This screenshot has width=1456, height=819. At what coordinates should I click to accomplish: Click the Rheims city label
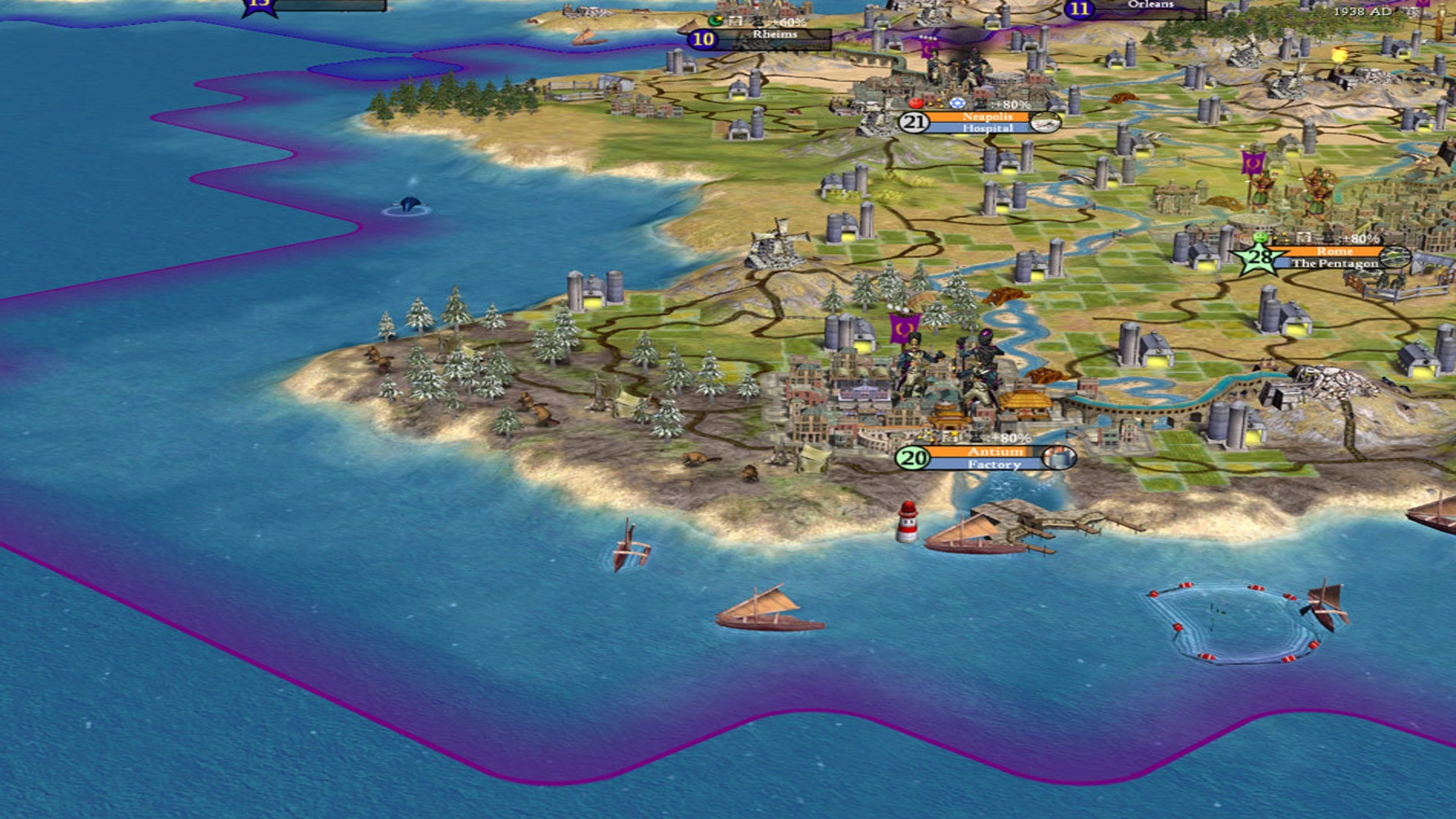[773, 35]
